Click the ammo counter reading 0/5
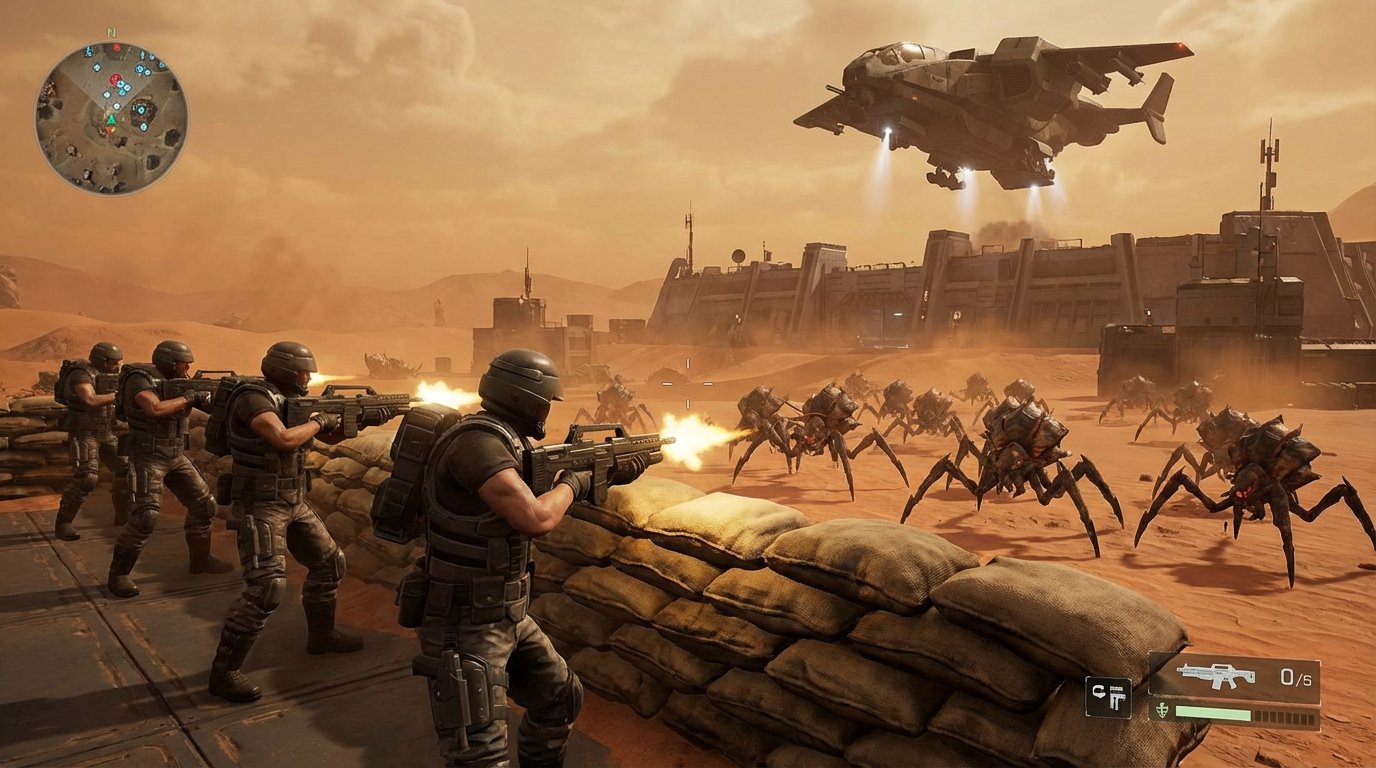Viewport: 1376px width, 768px height. pos(1297,675)
